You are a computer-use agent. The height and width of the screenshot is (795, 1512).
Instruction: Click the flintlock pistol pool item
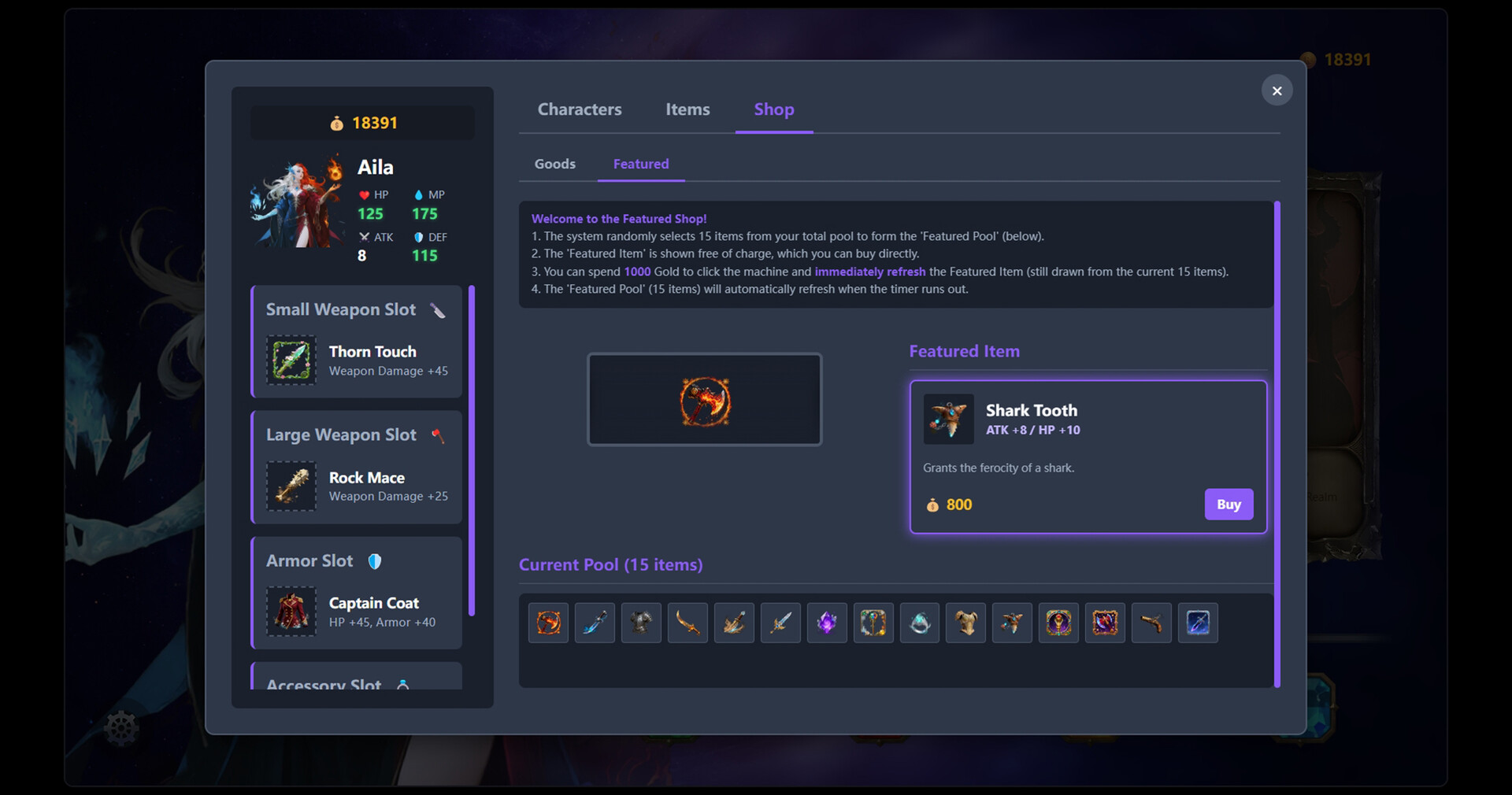(x=1151, y=623)
